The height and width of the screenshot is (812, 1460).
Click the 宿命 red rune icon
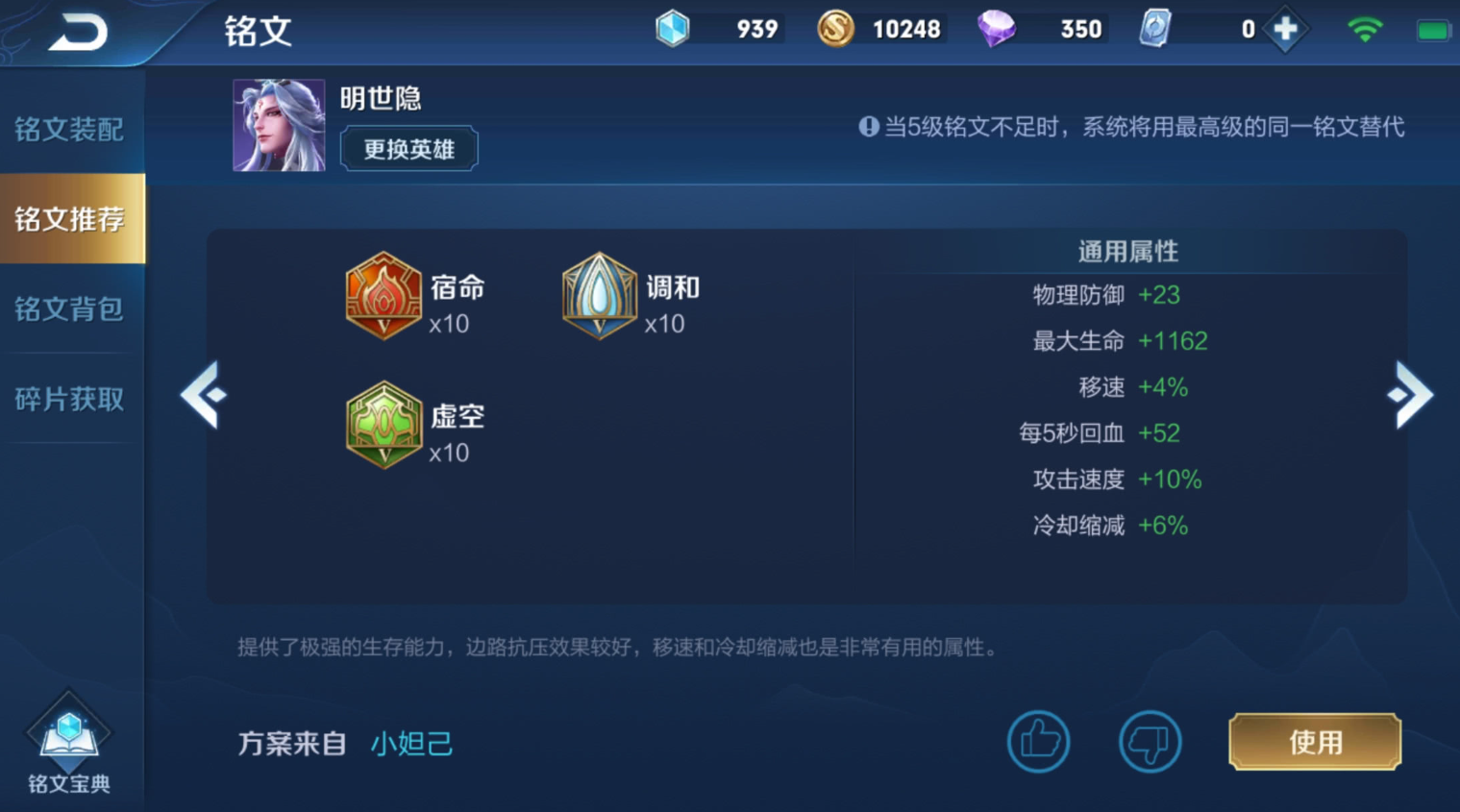384,296
